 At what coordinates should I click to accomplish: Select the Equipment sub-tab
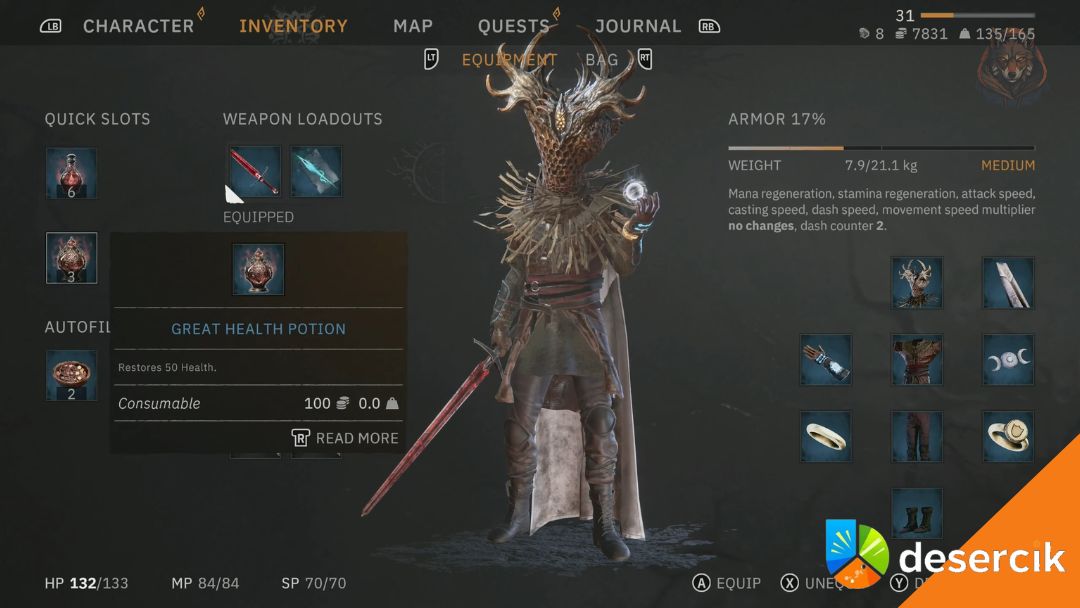coord(509,60)
